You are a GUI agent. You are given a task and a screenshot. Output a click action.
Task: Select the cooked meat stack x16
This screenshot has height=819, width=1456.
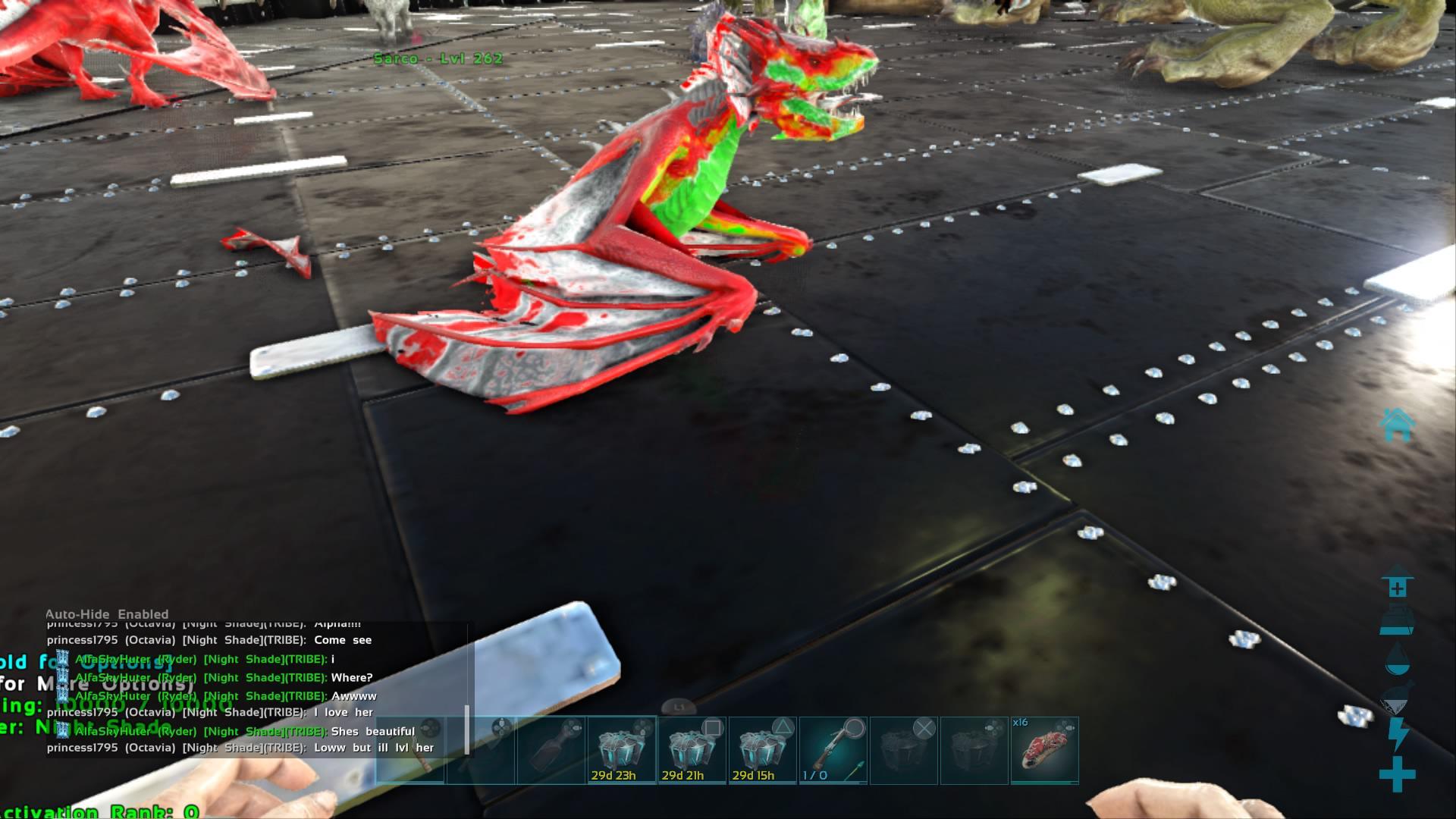tap(1045, 751)
